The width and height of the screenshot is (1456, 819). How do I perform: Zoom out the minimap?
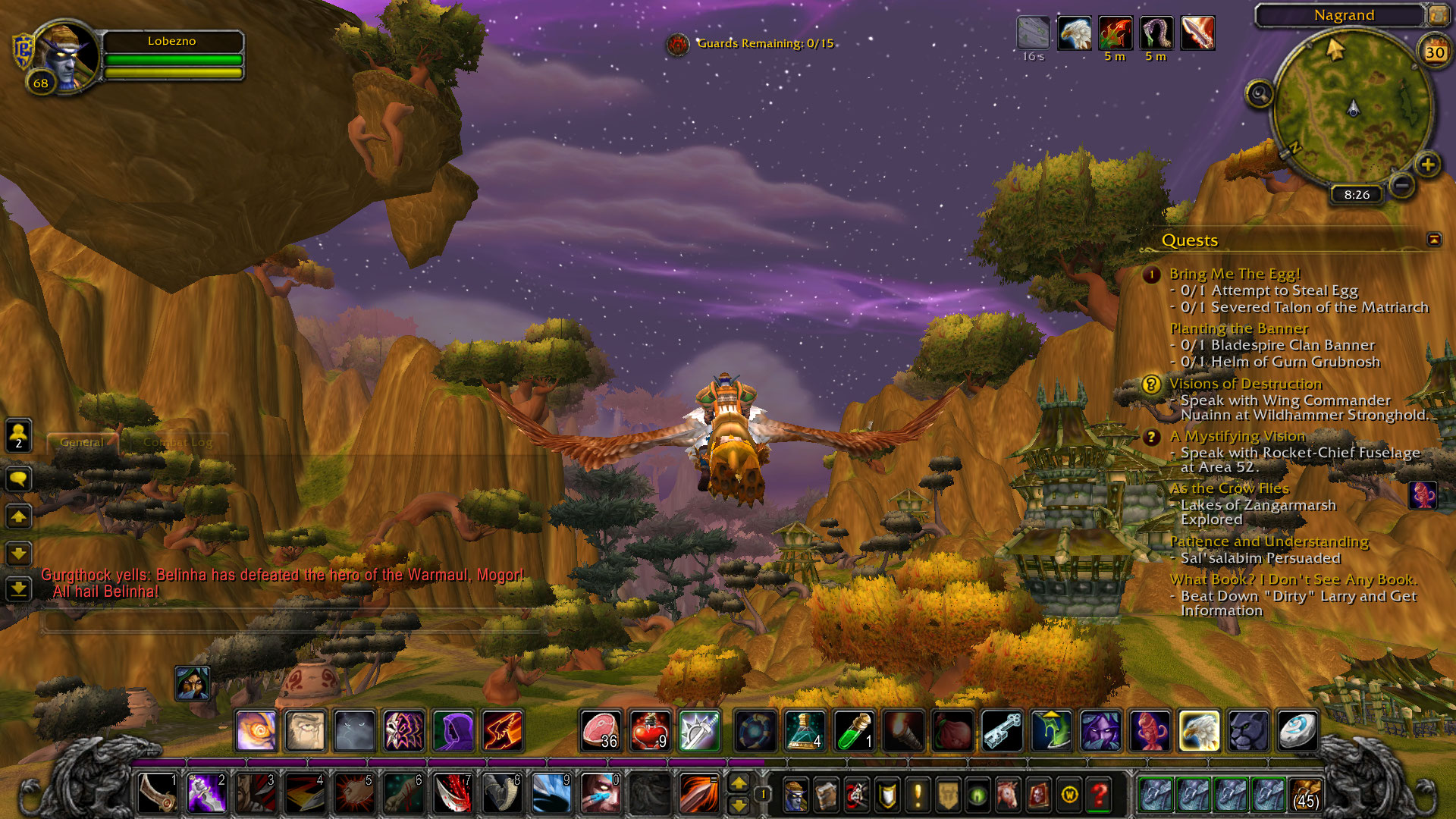(1402, 184)
